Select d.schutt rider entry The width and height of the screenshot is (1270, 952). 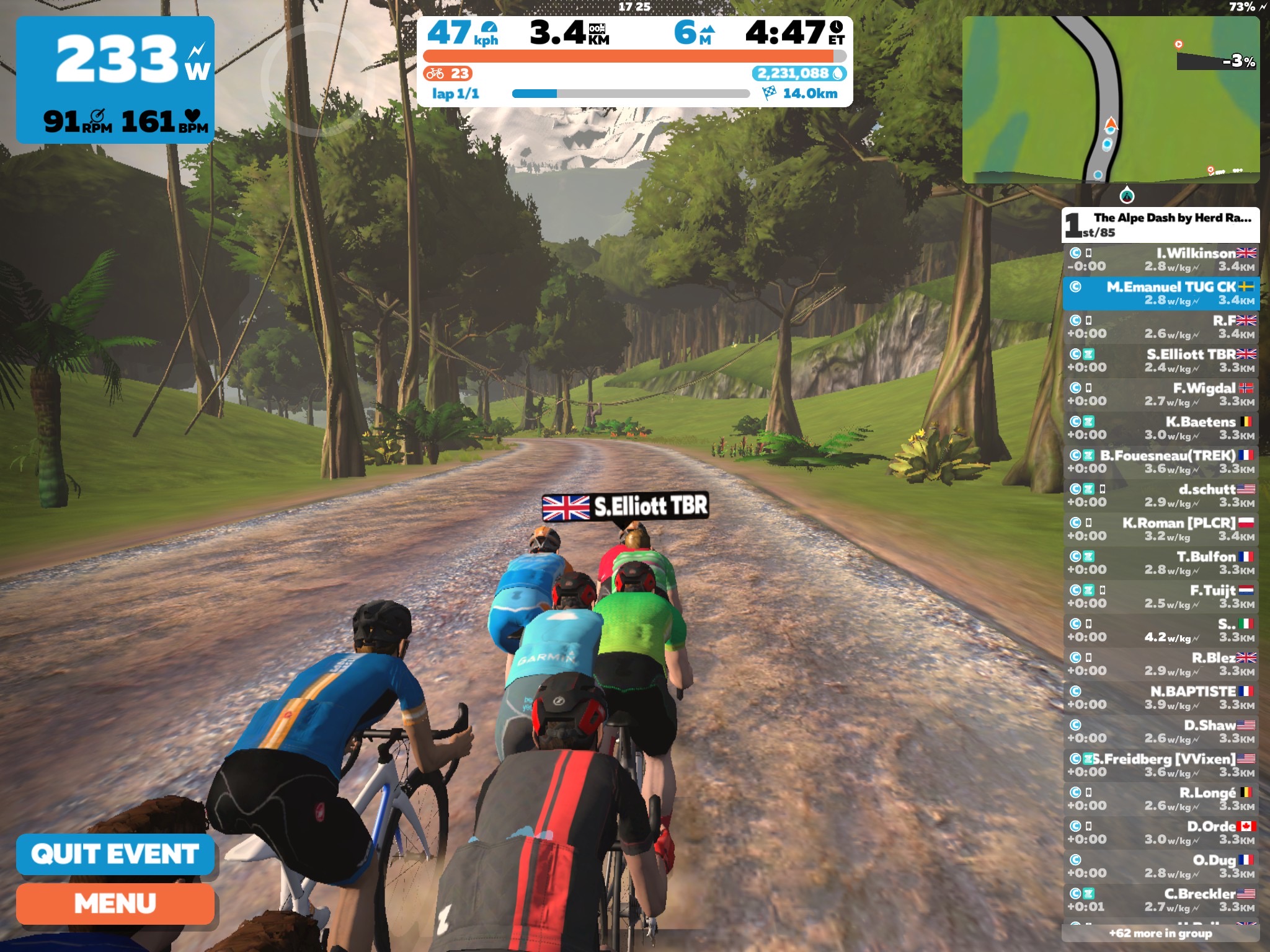click(1160, 495)
